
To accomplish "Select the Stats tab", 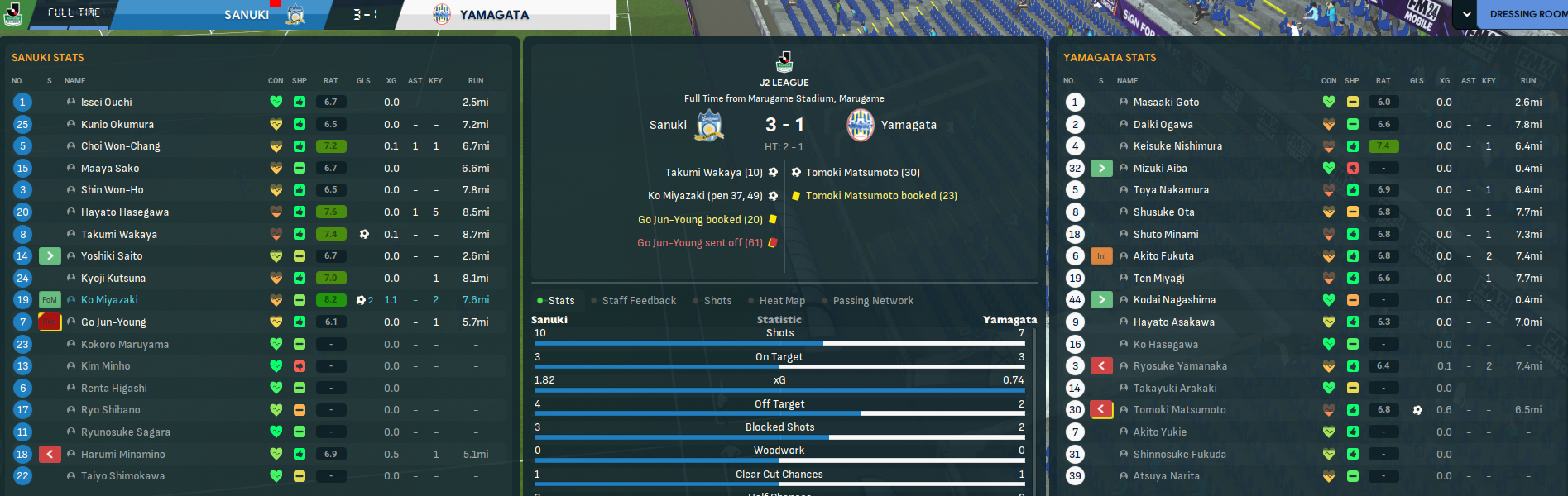I will [561, 301].
